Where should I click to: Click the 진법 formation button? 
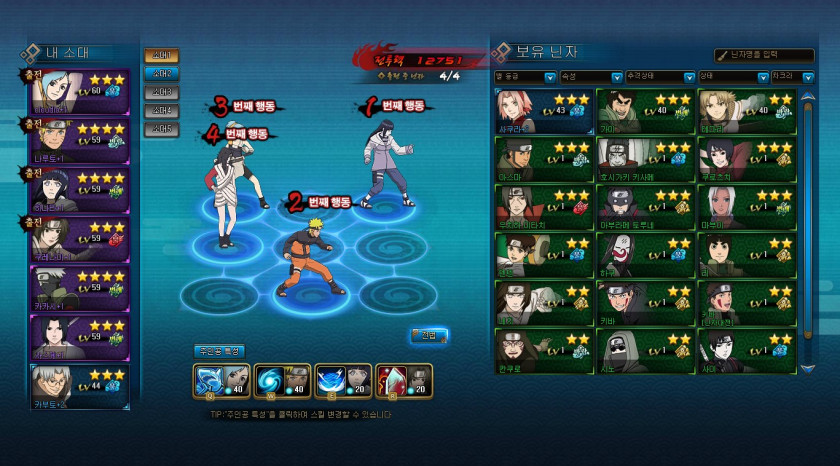(429, 335)
